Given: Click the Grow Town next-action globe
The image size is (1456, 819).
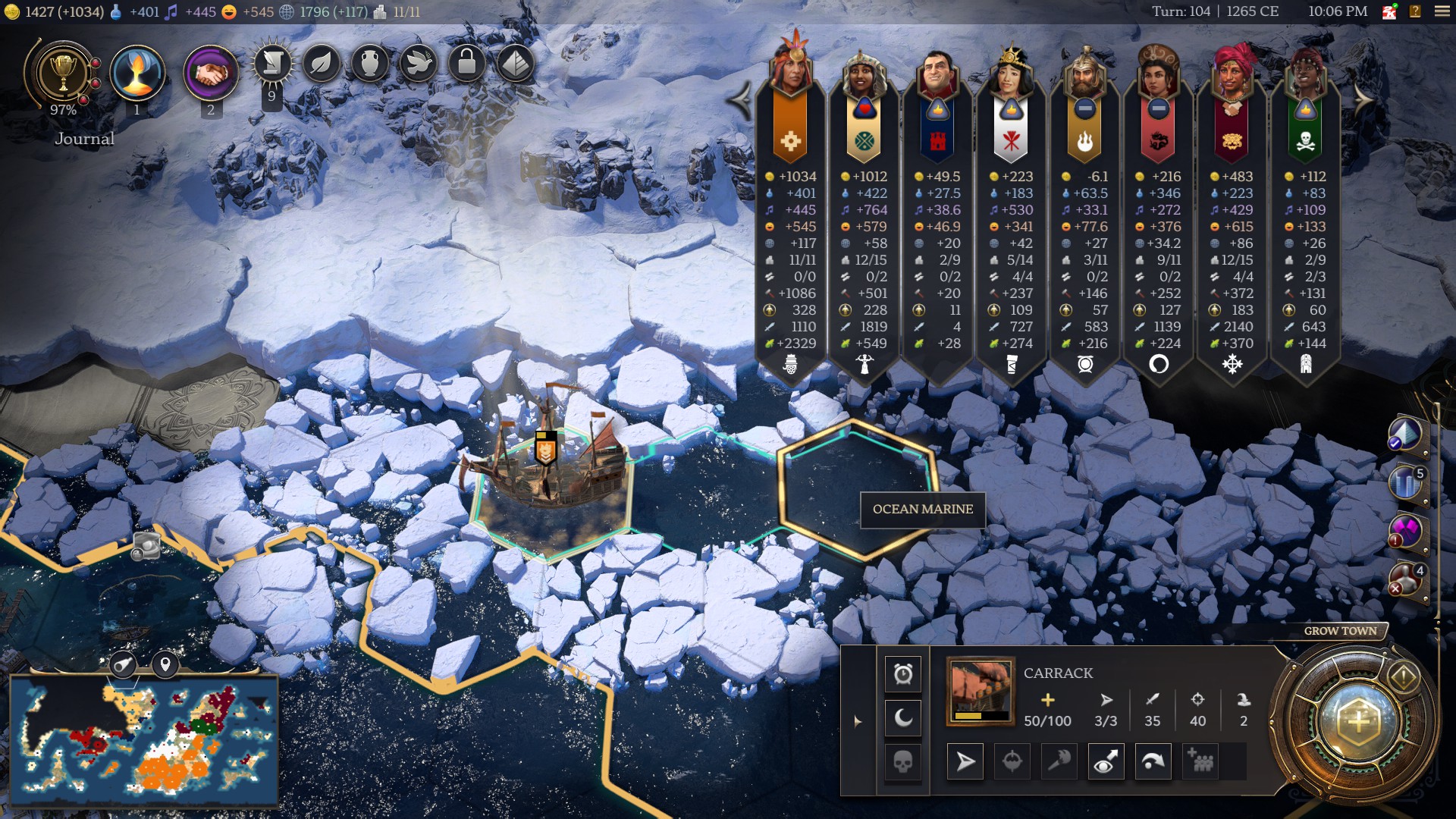Looking at the screenshot, I should tap(1357, 721).
